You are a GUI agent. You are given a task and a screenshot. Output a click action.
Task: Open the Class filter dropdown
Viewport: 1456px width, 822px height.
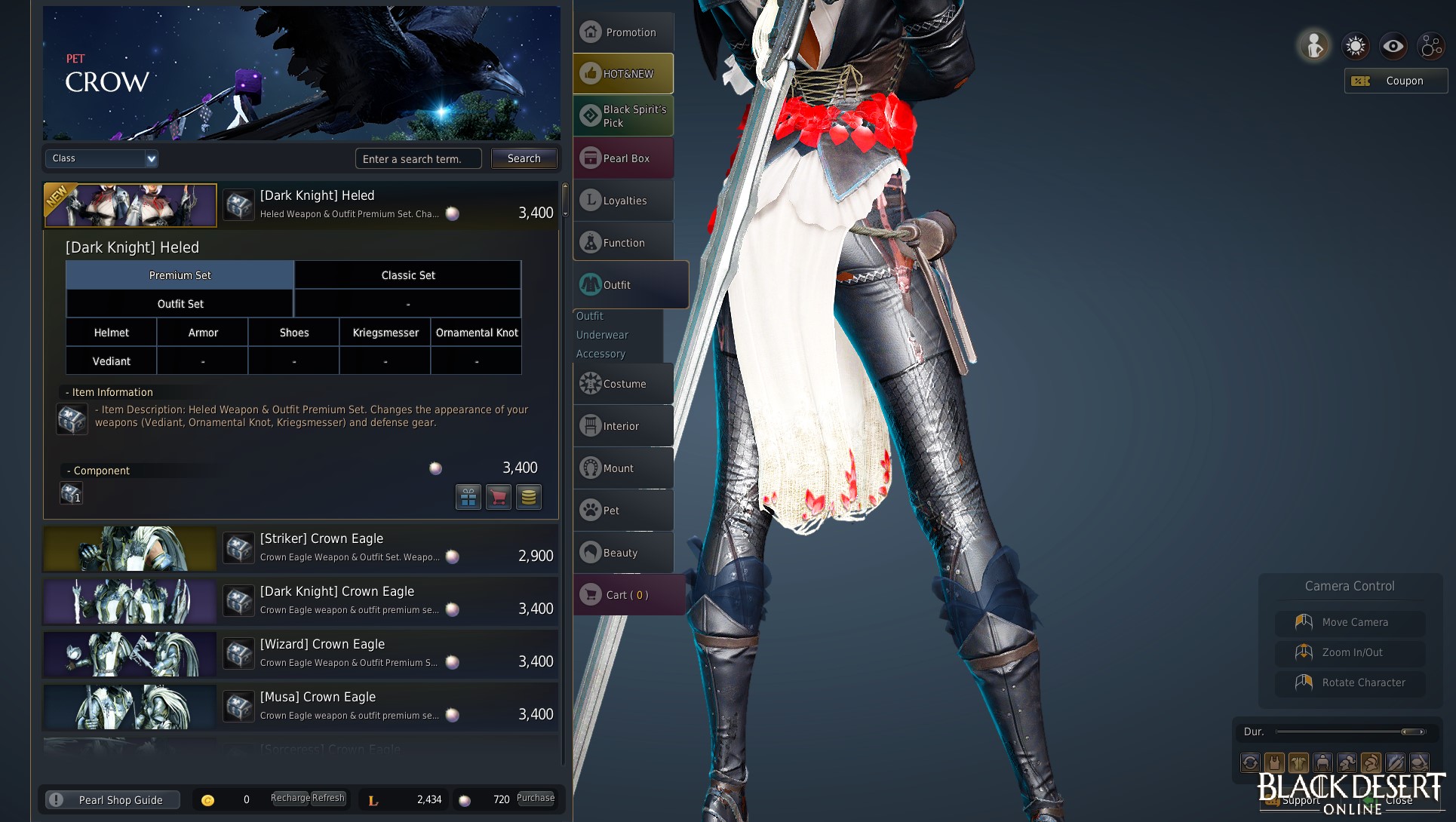pos(101,158)
